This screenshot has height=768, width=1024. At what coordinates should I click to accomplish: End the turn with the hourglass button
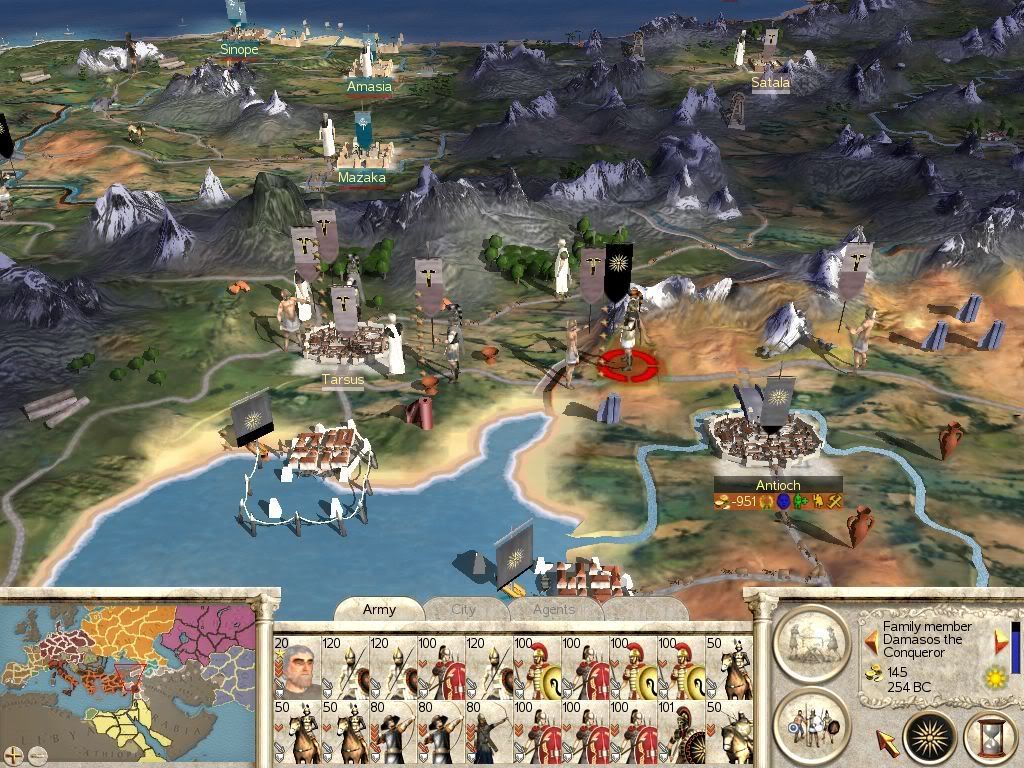tap(989, 738)
